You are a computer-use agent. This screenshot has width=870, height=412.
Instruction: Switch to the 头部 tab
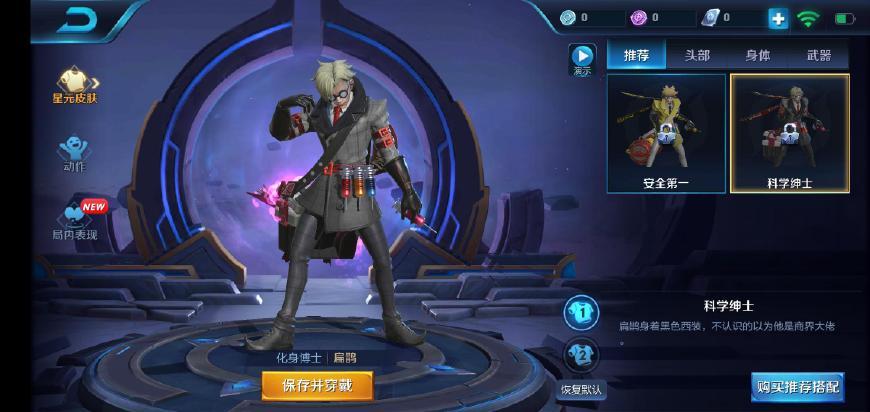(697, 55)
